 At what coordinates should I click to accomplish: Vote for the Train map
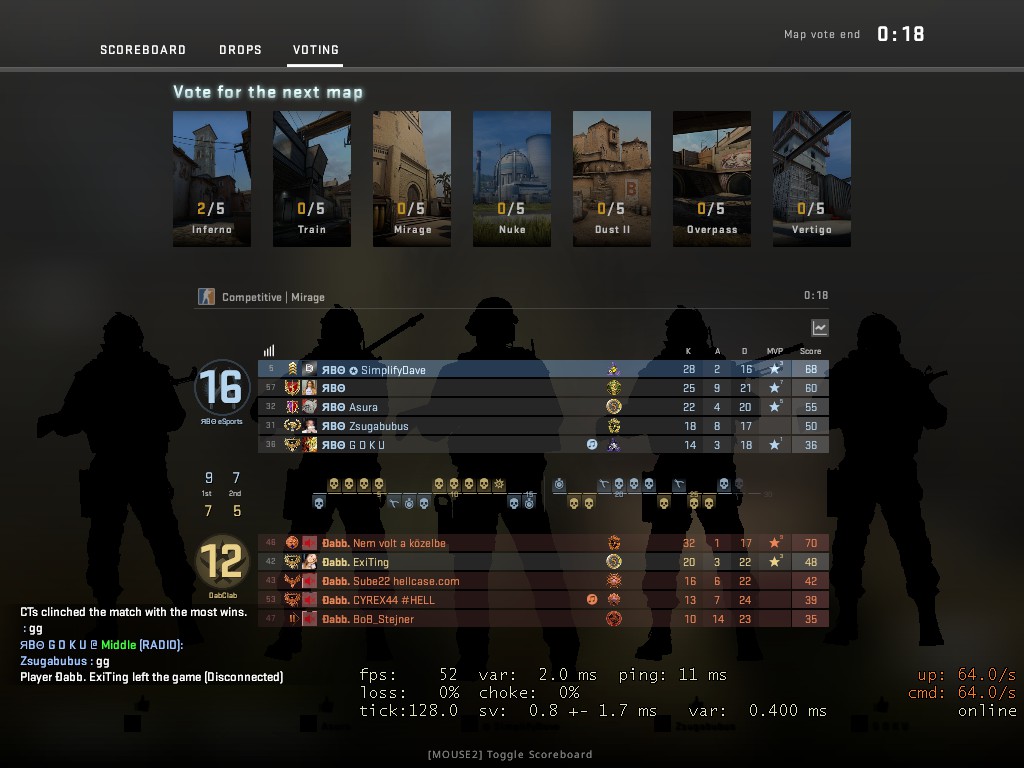[312, 178]
